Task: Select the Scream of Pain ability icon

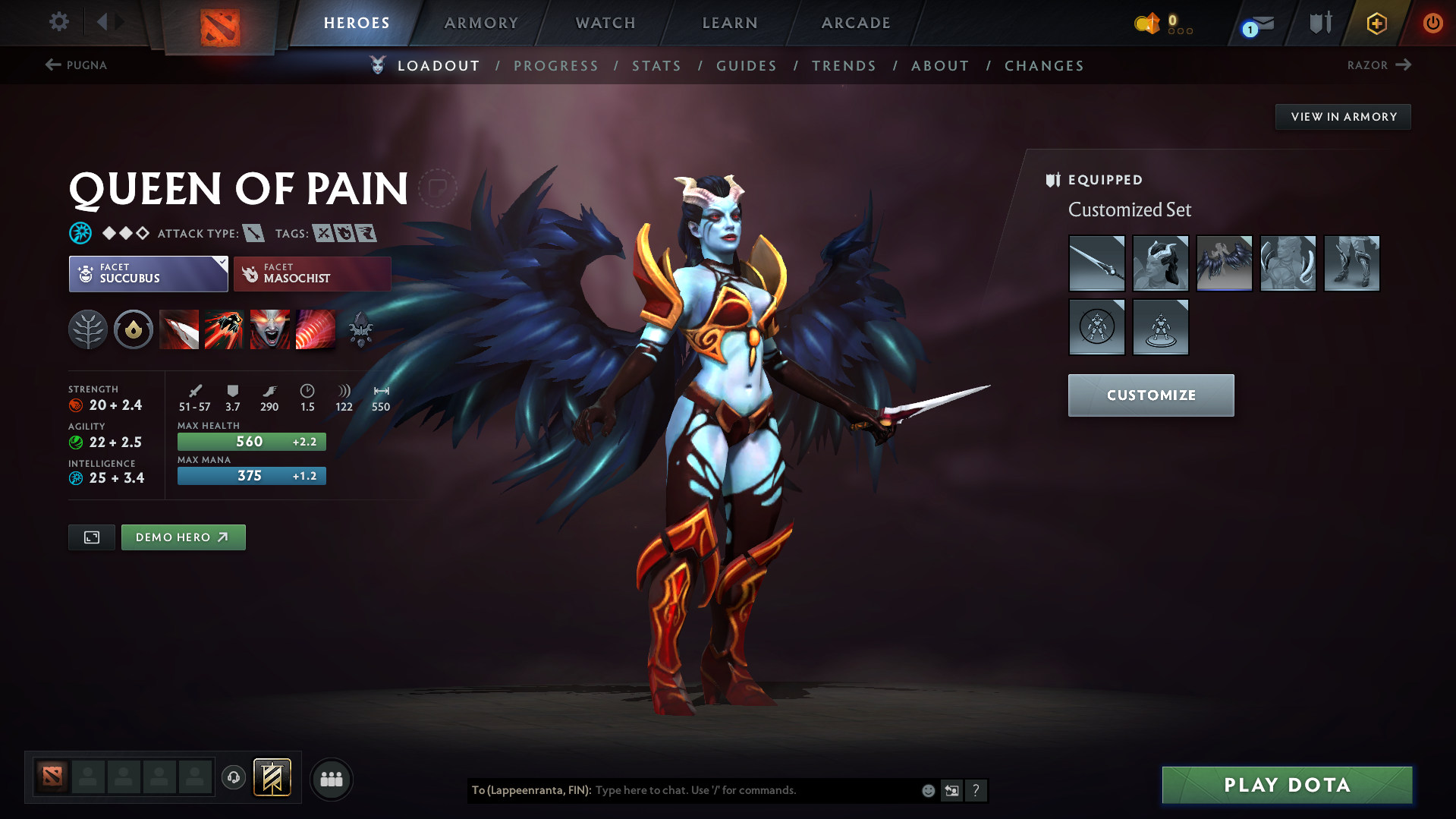Action: [x=270, y=329]
